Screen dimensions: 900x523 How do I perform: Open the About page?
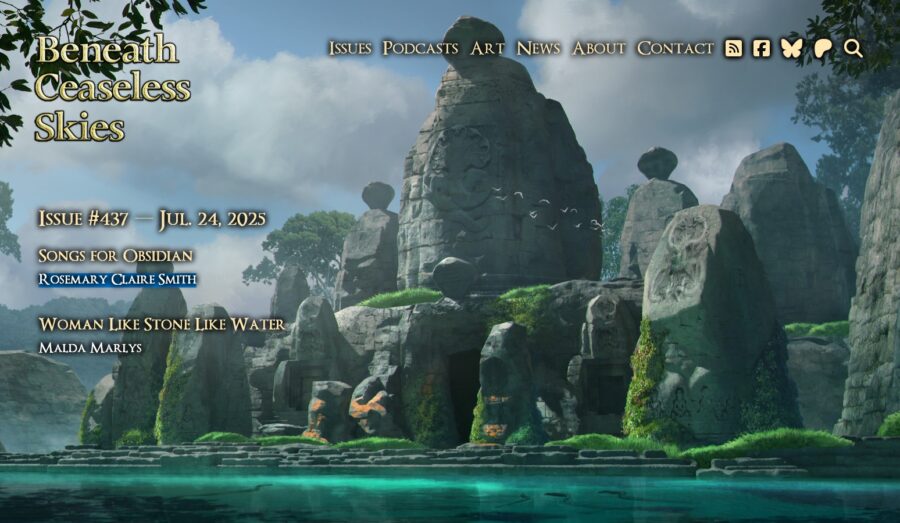(599, 48)
